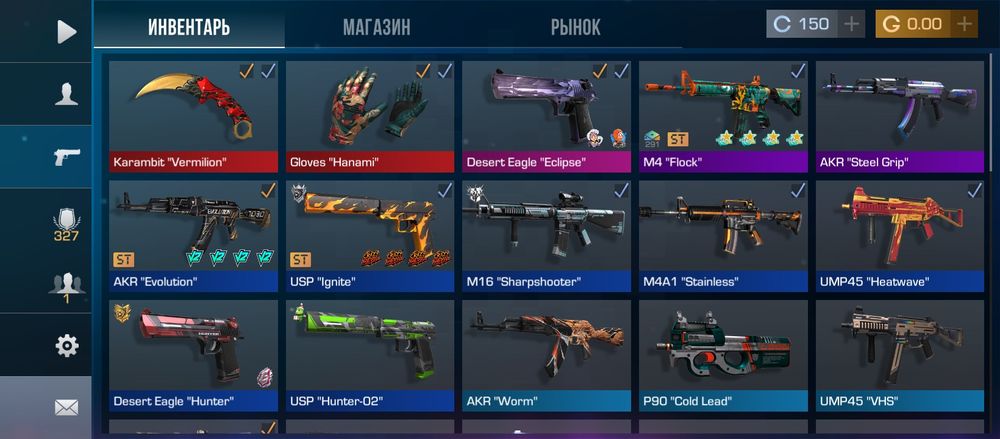Select the M16 "Sharpshooter" skin
This screenshot has height=439, width=1000.
[x=546, y=235]
